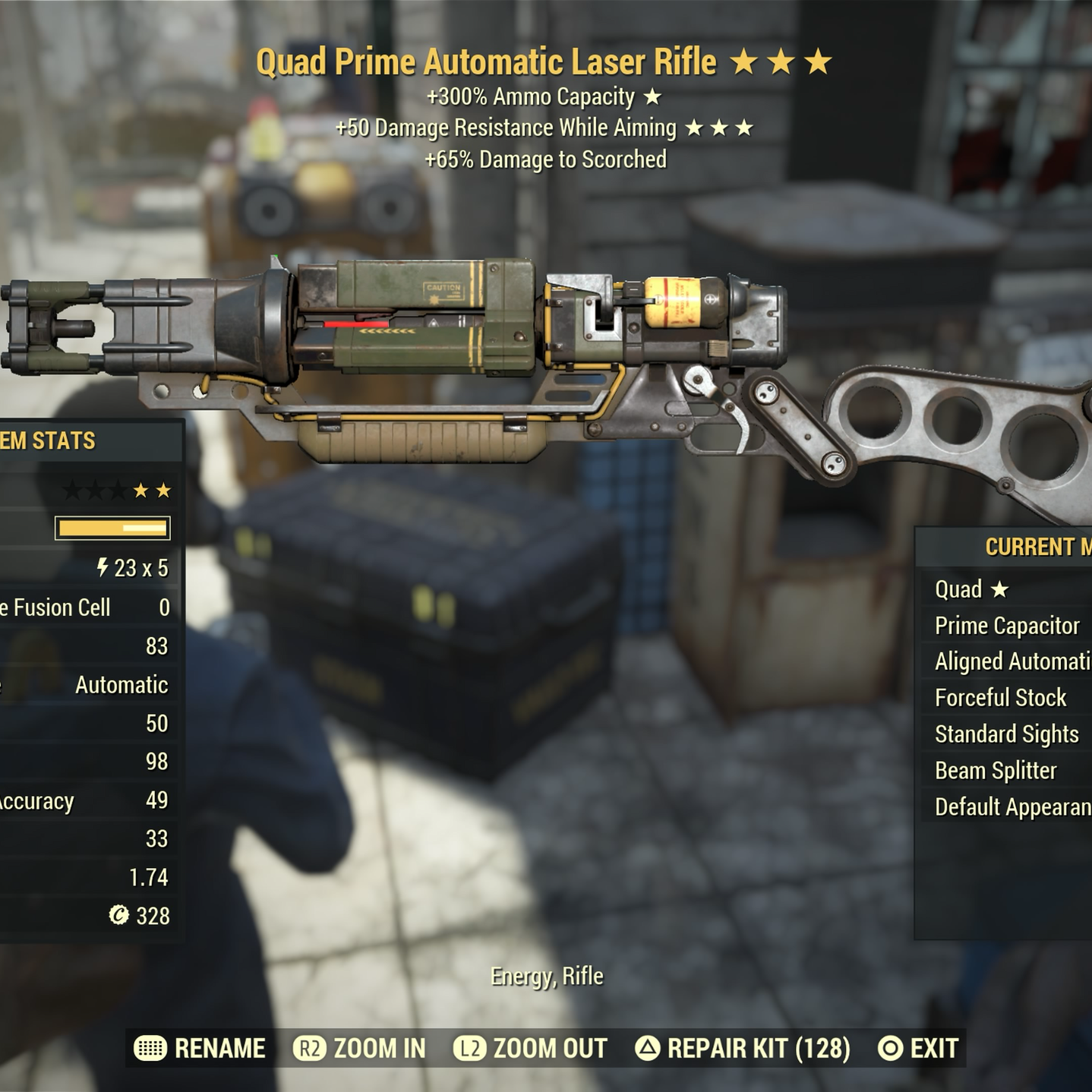Viewport: 1092px width, 1092px height.
Task: Select the Forceful Stock mod row
Action: (x=1001, y=698)
